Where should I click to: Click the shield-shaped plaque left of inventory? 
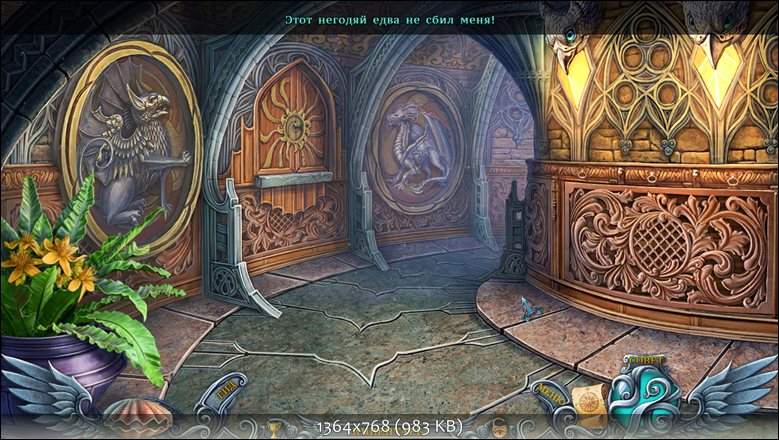[223, 393]
